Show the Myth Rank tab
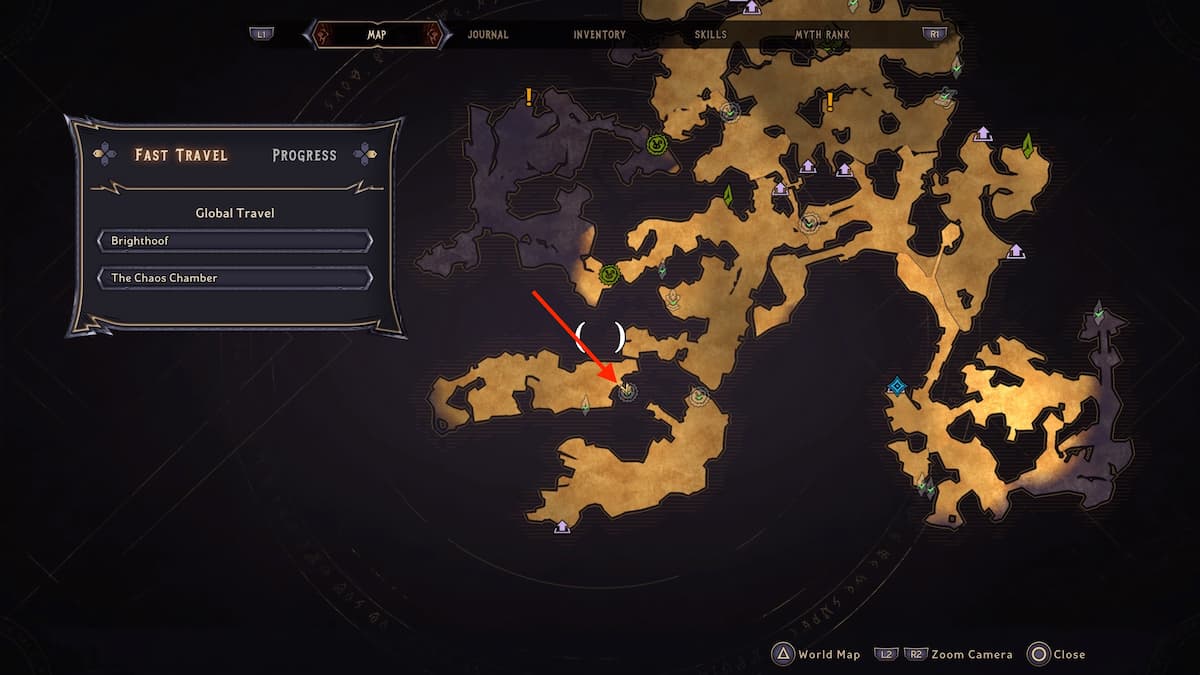 [x=822, y=35]
